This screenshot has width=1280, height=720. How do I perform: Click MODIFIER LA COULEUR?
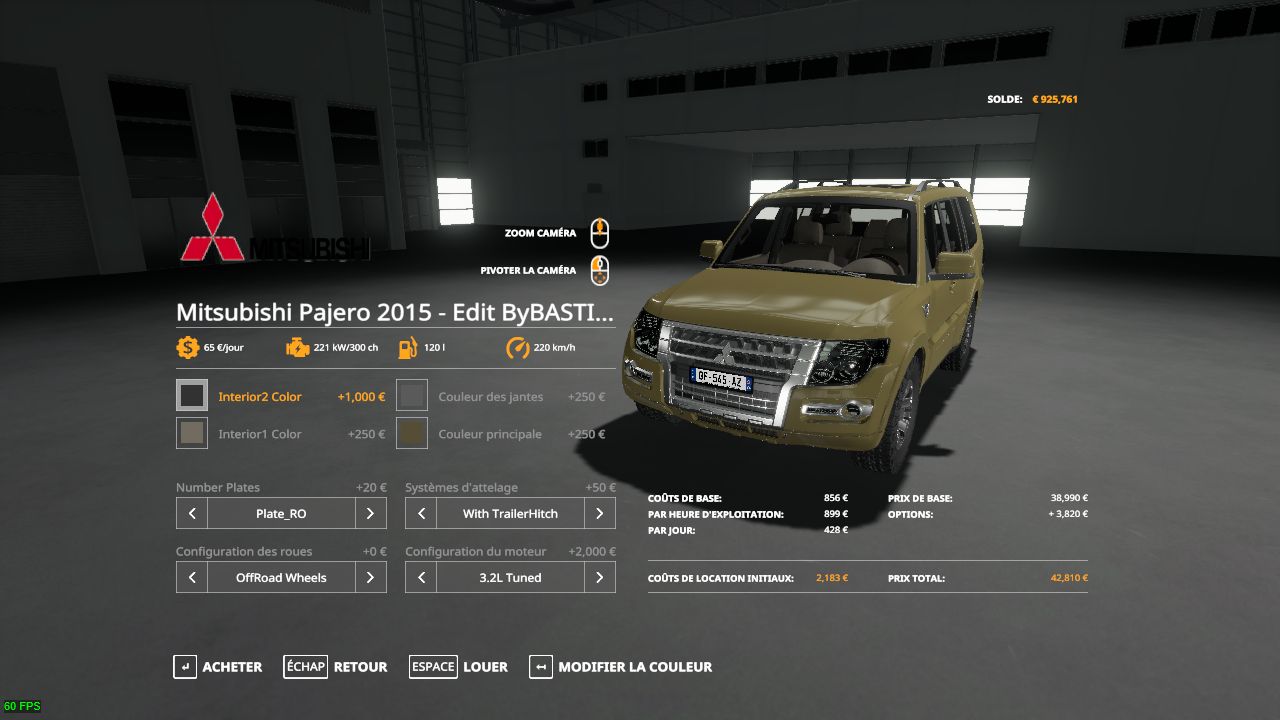pyautogui.click(x=621, y=667)
